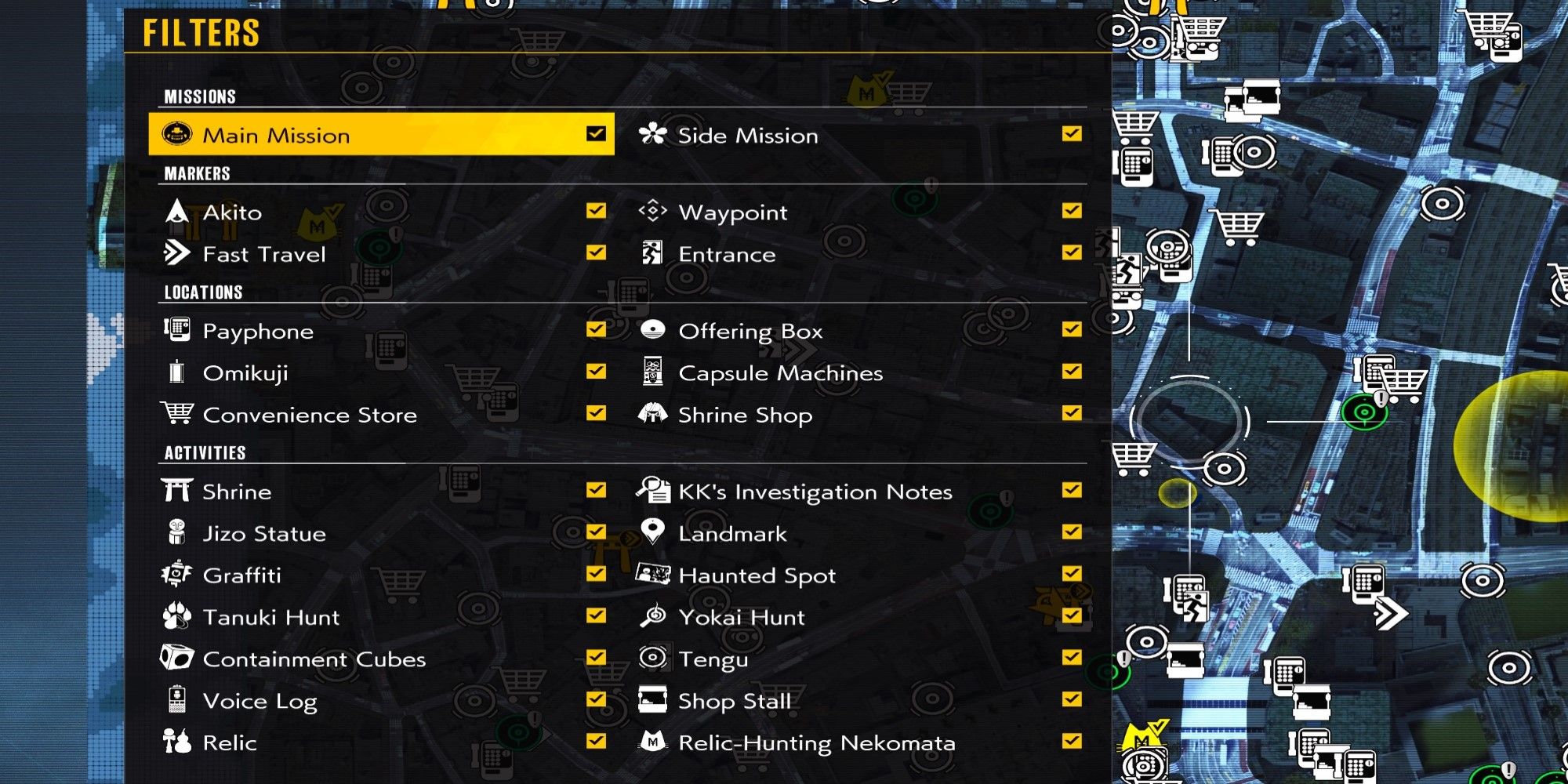Collapse the LOCATIONS section header
The height and width of the screenshot is (784, 1568).
point(202,292)
